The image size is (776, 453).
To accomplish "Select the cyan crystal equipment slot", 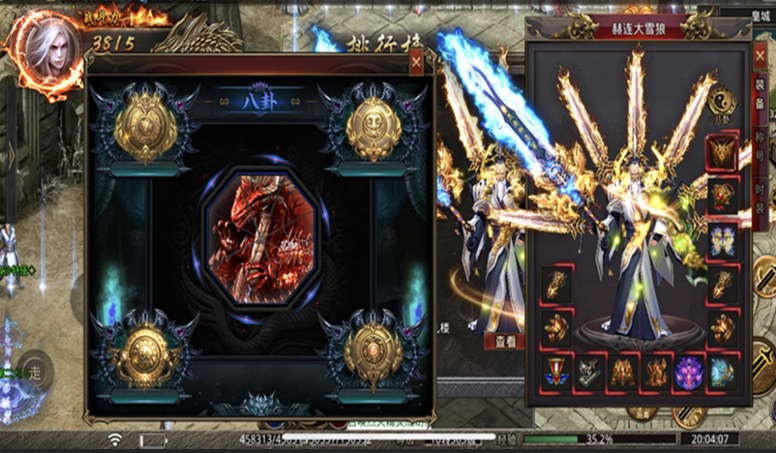I will coord(722,372).
